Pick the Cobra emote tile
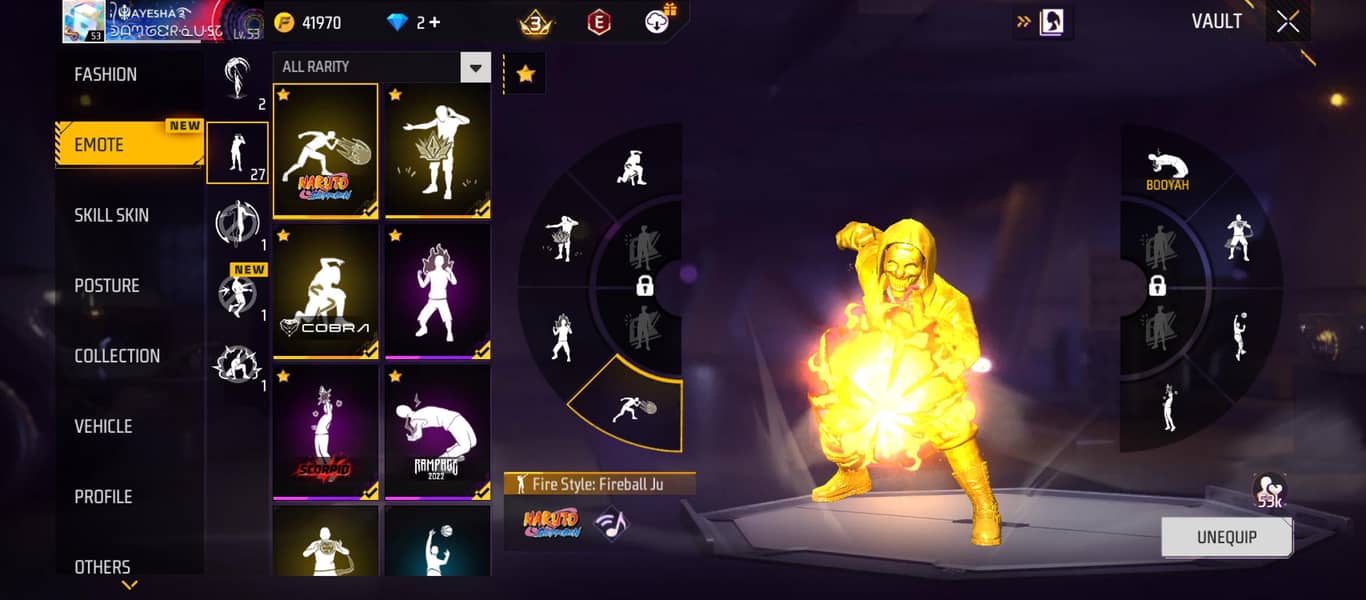1366x600 pixels. point(325,291)
